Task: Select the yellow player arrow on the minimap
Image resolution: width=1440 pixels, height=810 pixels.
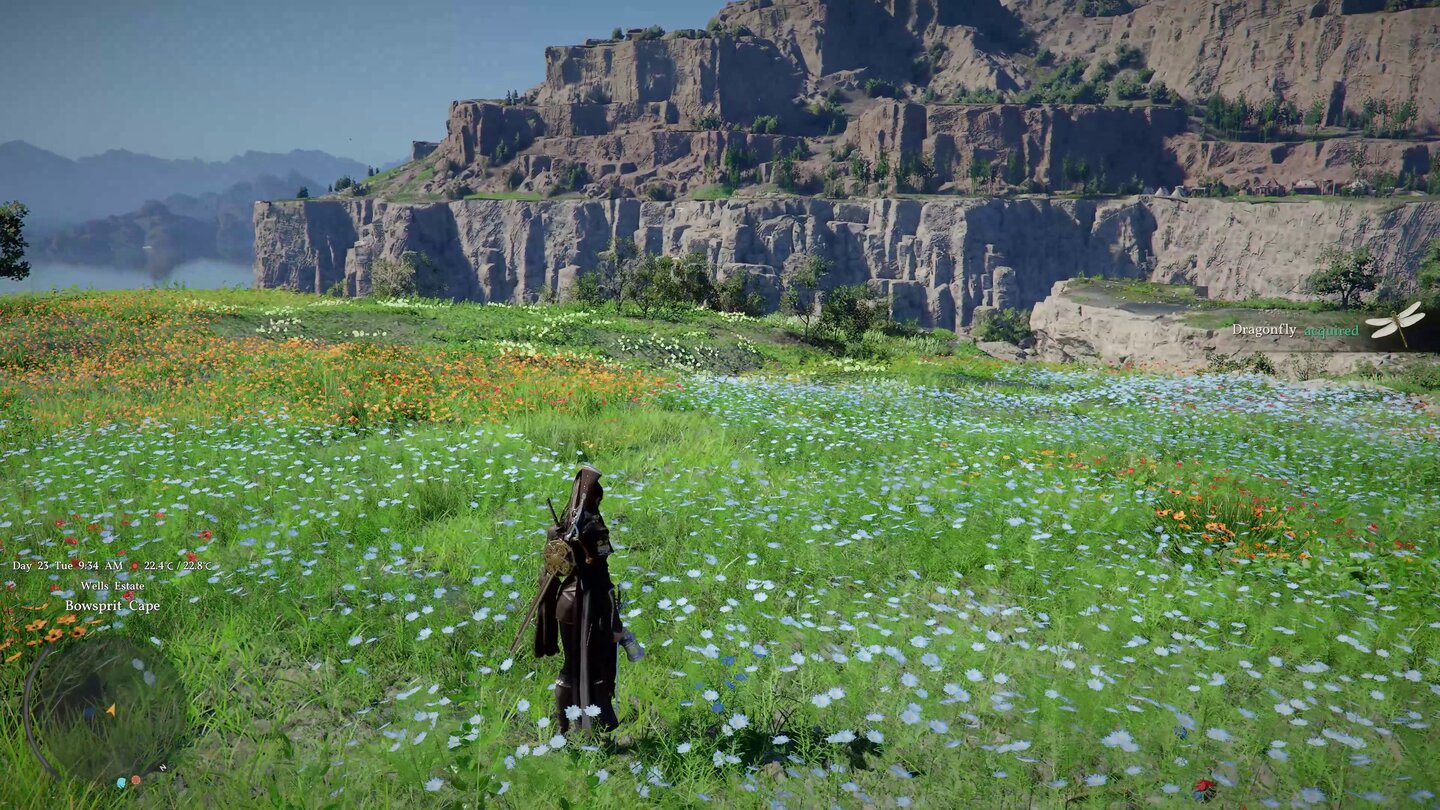Action: tap(112, 710)
